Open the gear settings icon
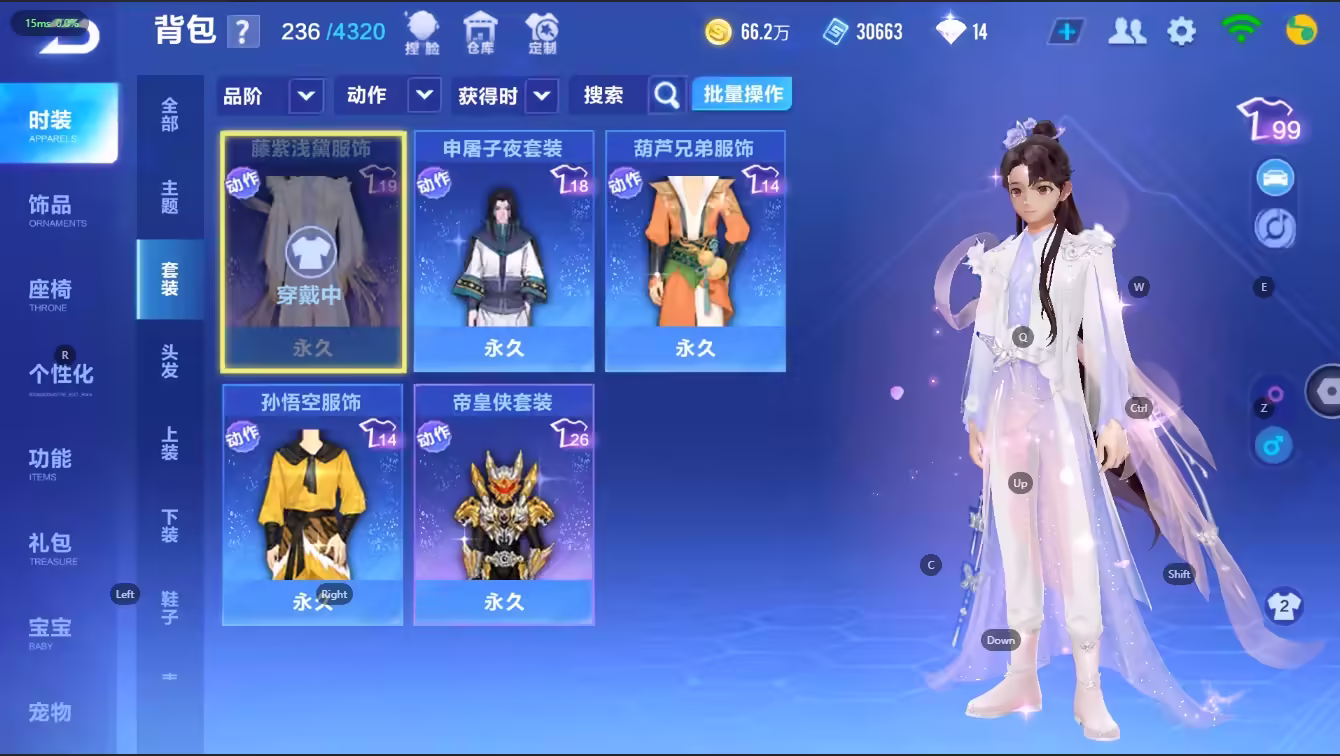This screenshot has height=756, width=1340. tap(1181, 32)
